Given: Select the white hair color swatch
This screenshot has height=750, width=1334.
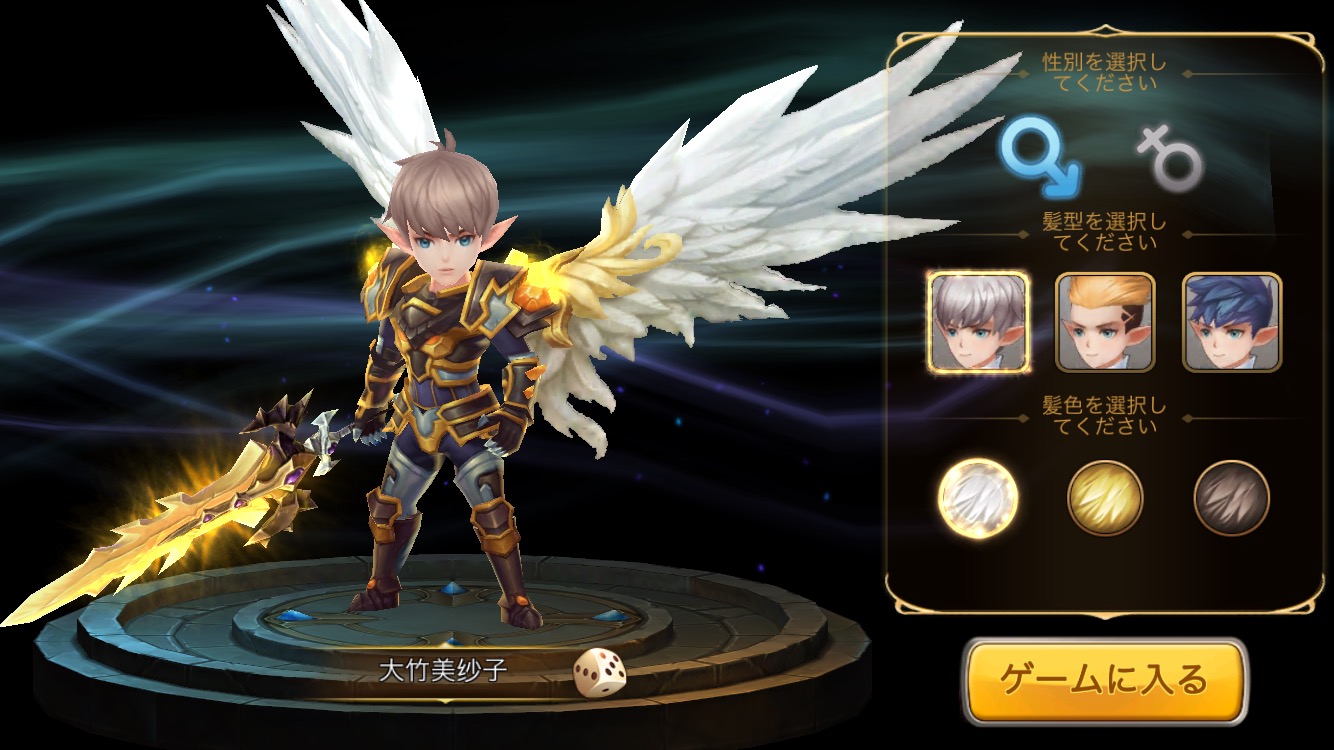Looking at the screenshot, I should [x=978, y=497].
